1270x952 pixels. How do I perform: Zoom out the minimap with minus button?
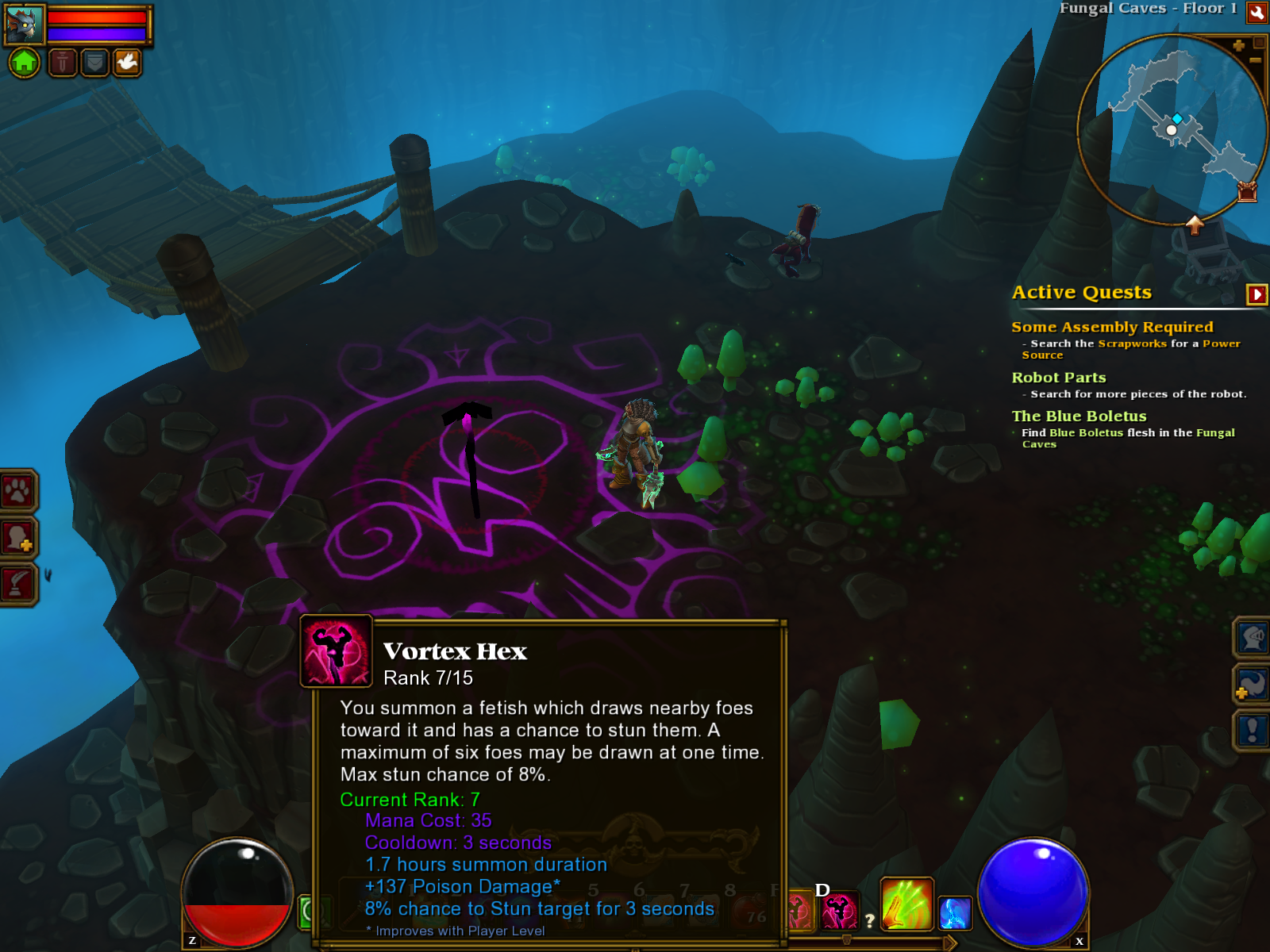click(x=1255, y=60)
